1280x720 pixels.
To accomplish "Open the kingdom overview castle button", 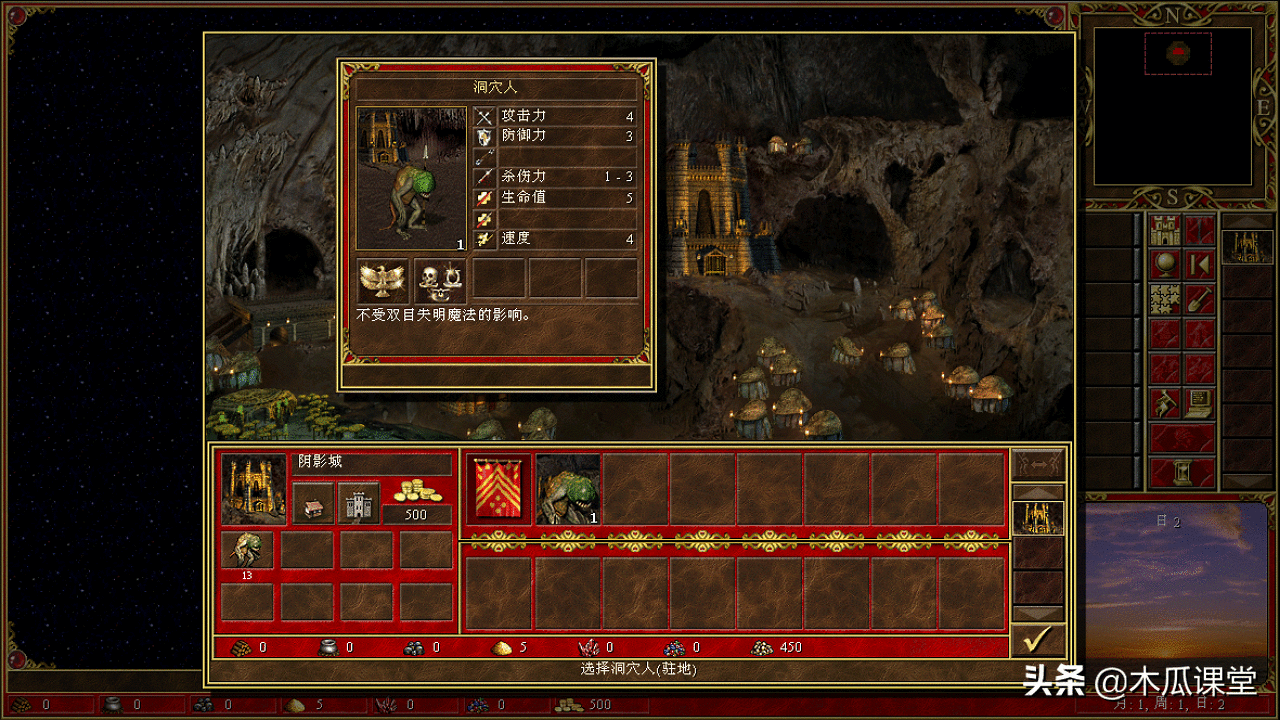I will point(1165,231).
